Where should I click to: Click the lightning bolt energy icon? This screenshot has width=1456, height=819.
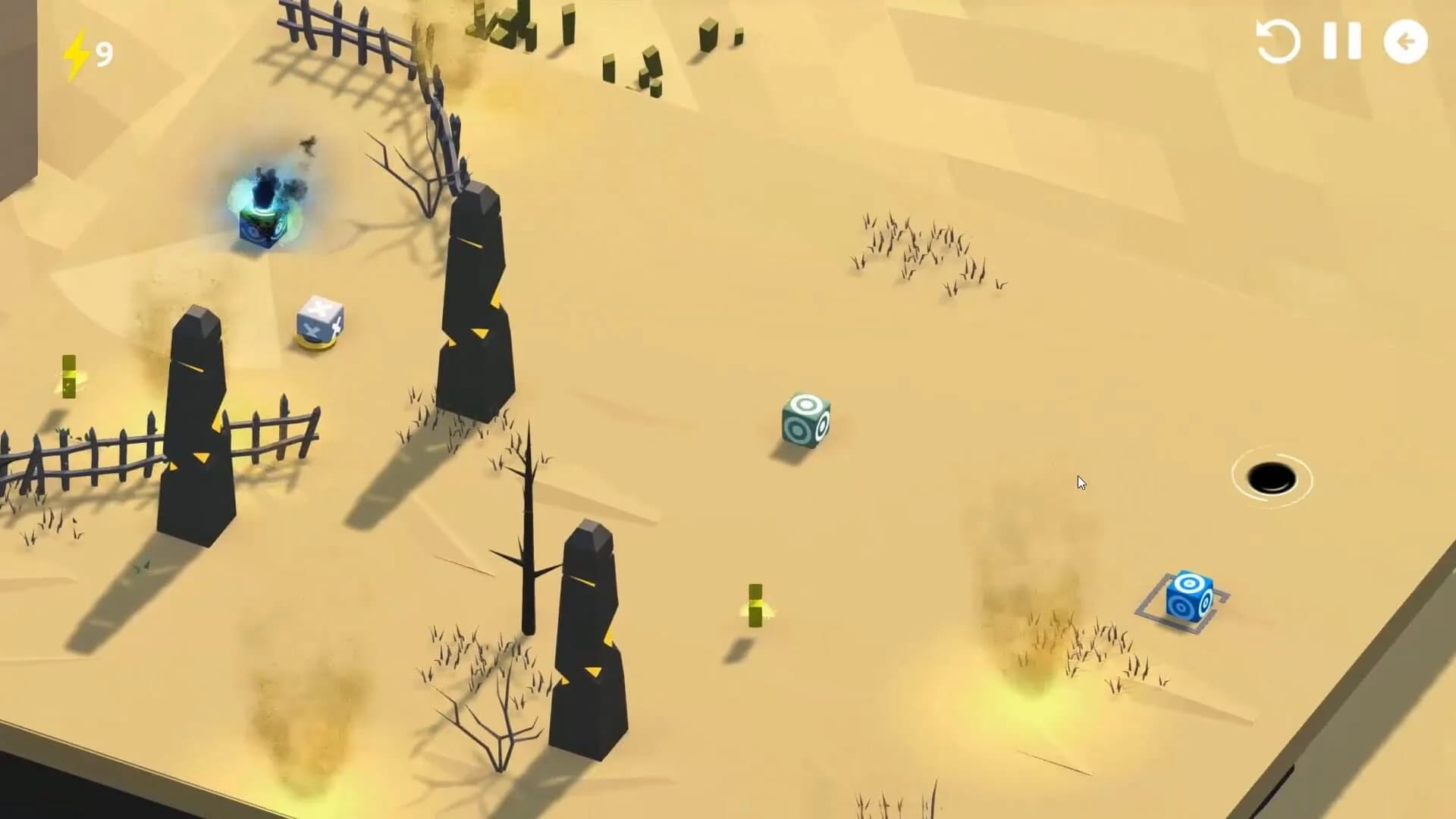(76, 52)
